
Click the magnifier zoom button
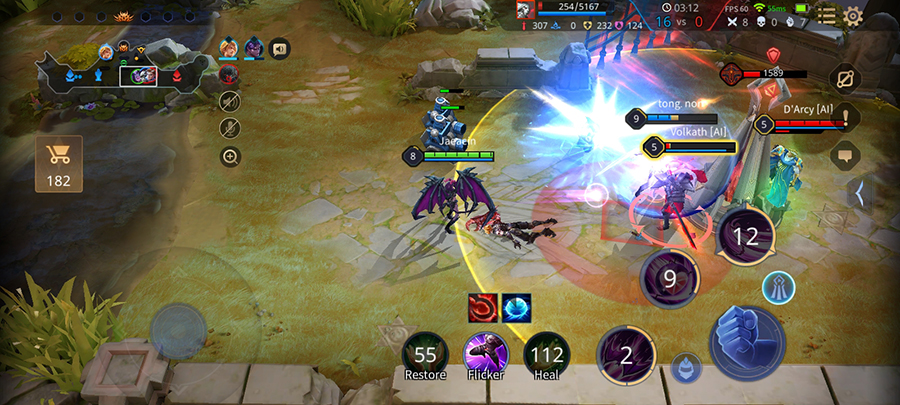pos(230,156)
